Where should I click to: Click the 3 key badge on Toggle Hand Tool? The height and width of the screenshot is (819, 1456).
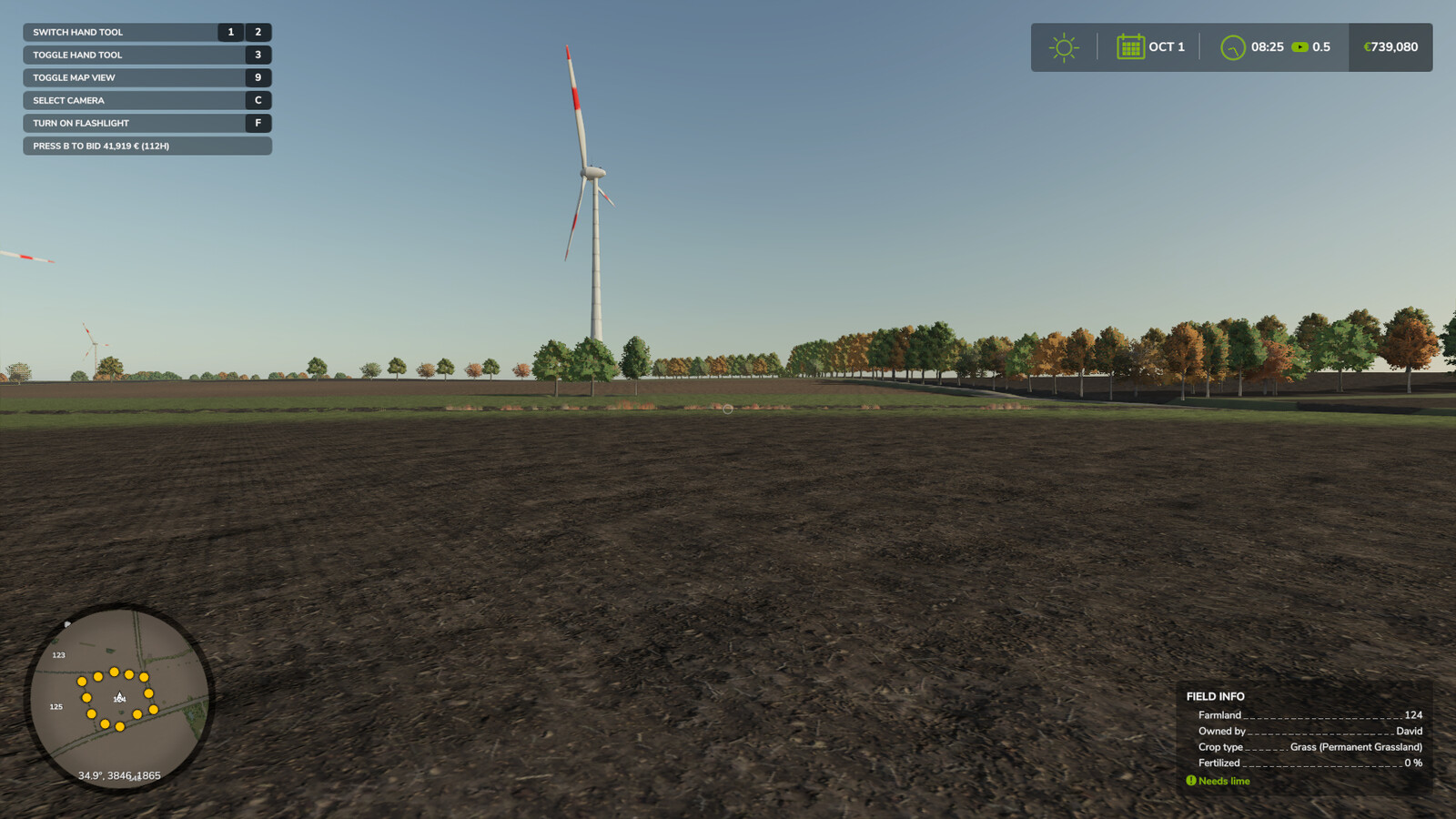(258, 55)
